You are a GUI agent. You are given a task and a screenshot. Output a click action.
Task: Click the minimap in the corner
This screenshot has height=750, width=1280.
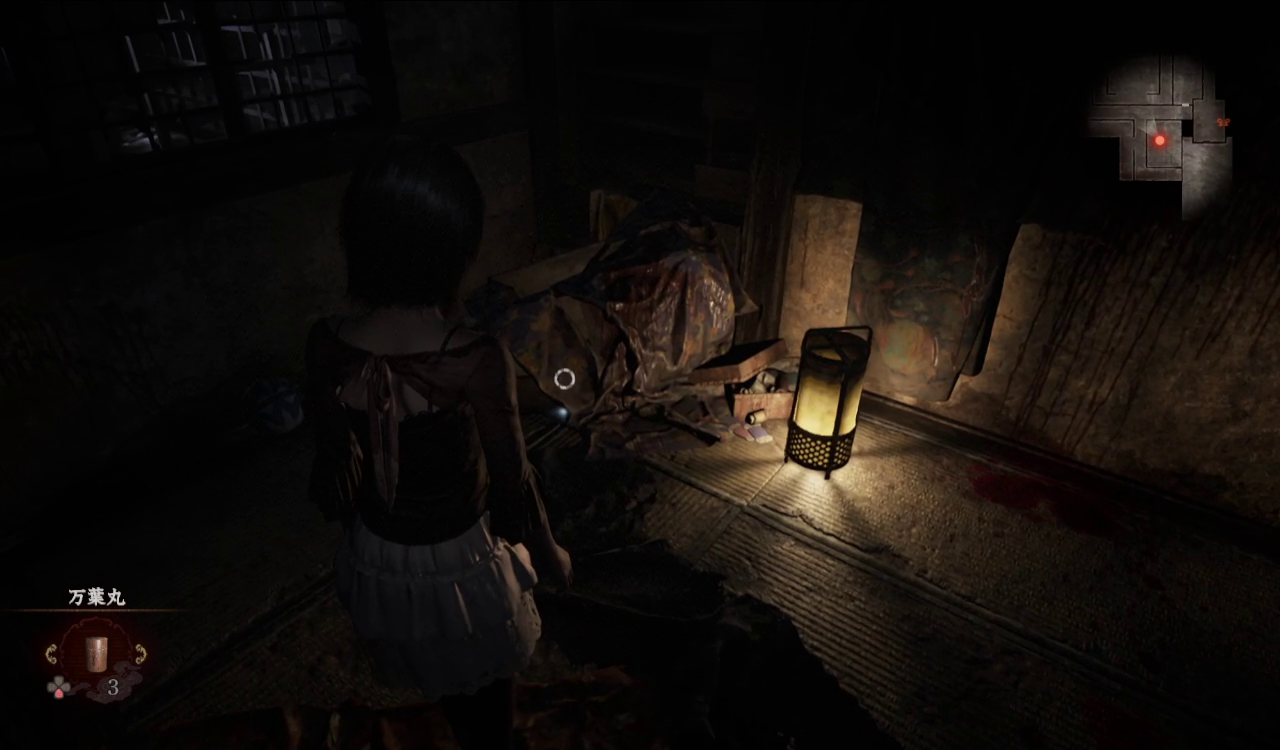[1158, 130]
